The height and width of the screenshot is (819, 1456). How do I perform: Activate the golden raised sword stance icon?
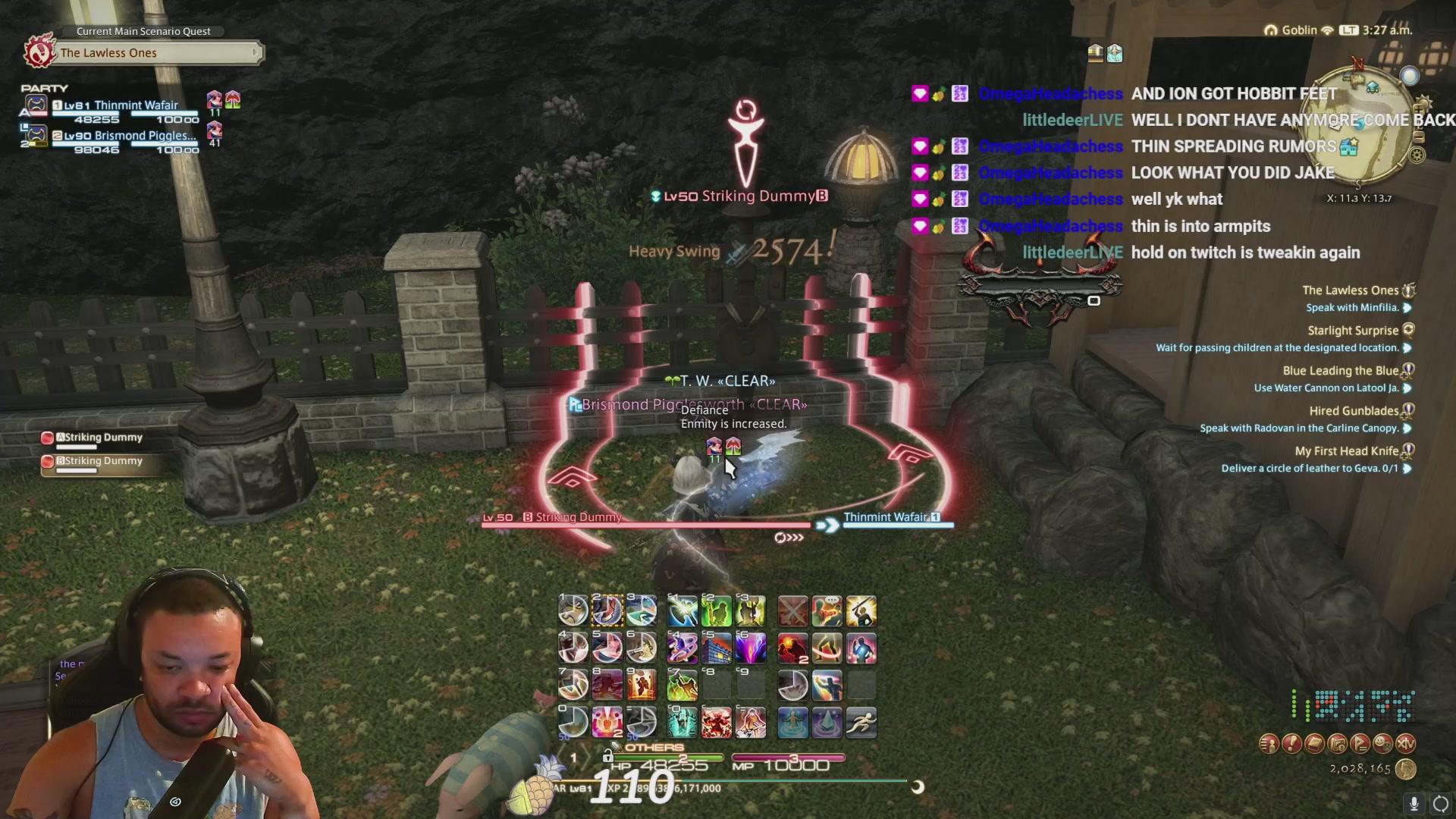pyautogui.click(x=861, y=611)
